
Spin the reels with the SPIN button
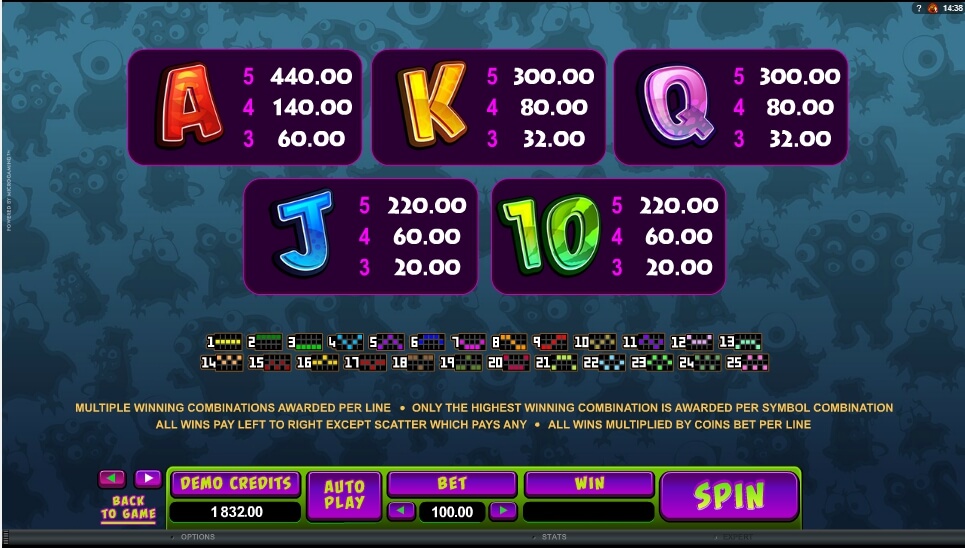click(729, 496)
